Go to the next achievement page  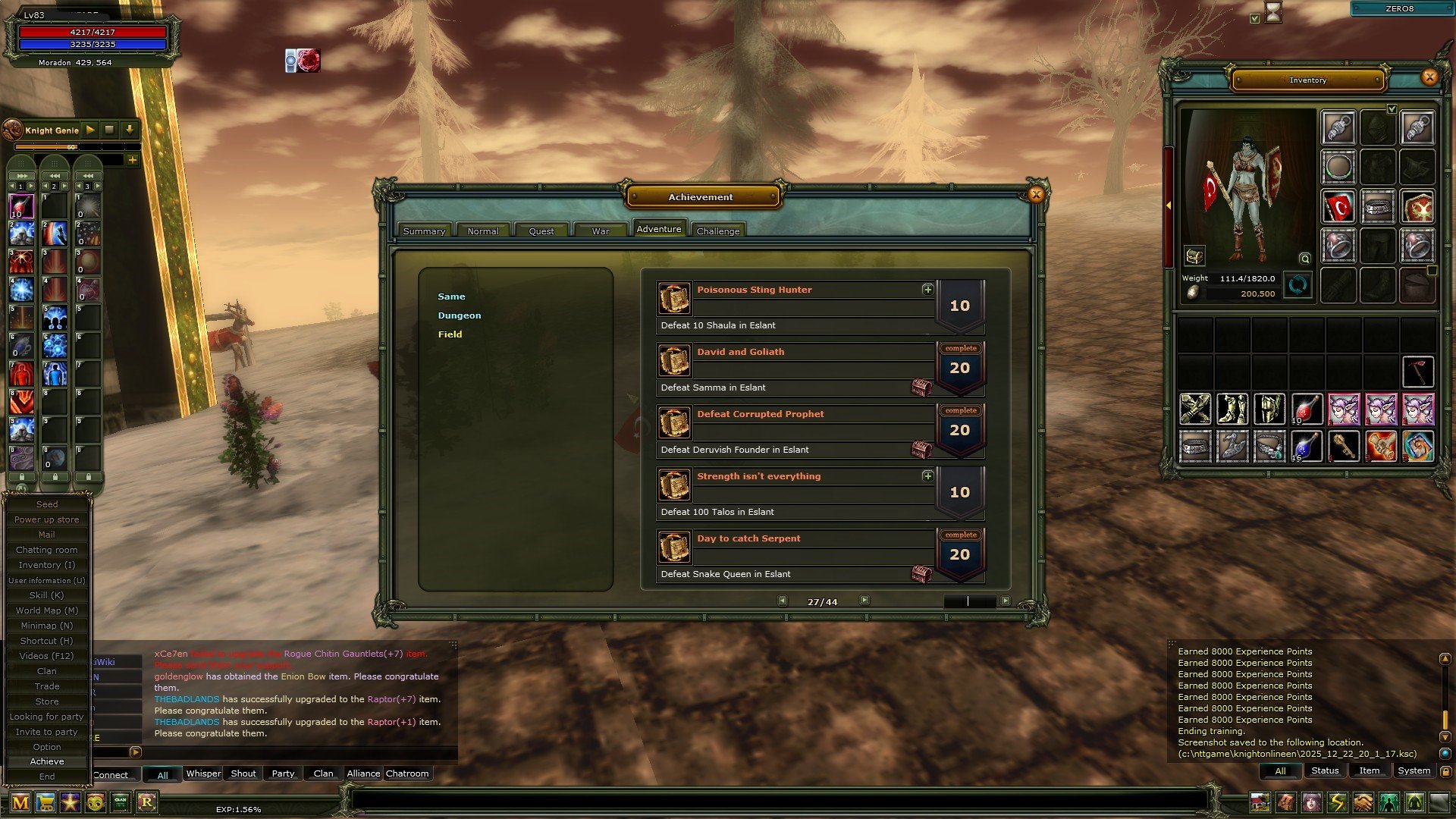(864, 601)
